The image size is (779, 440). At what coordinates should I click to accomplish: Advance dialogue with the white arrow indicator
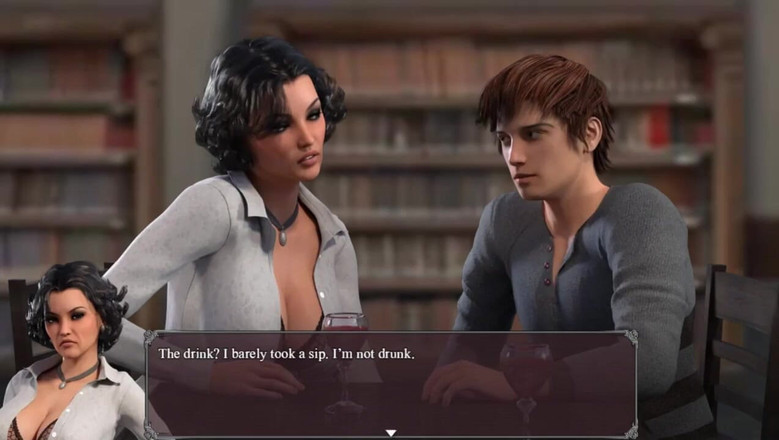(x=391, y=432)
